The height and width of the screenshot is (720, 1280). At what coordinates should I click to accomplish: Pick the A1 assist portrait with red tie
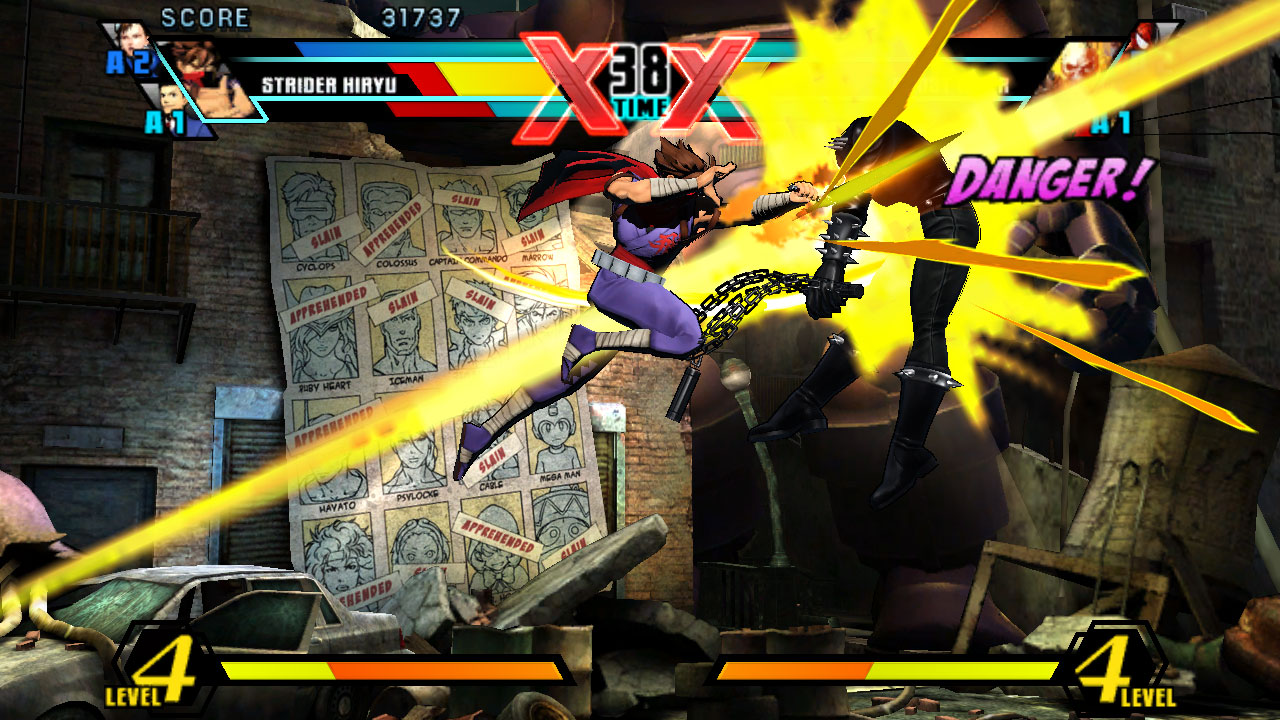[x=171, y=104]
